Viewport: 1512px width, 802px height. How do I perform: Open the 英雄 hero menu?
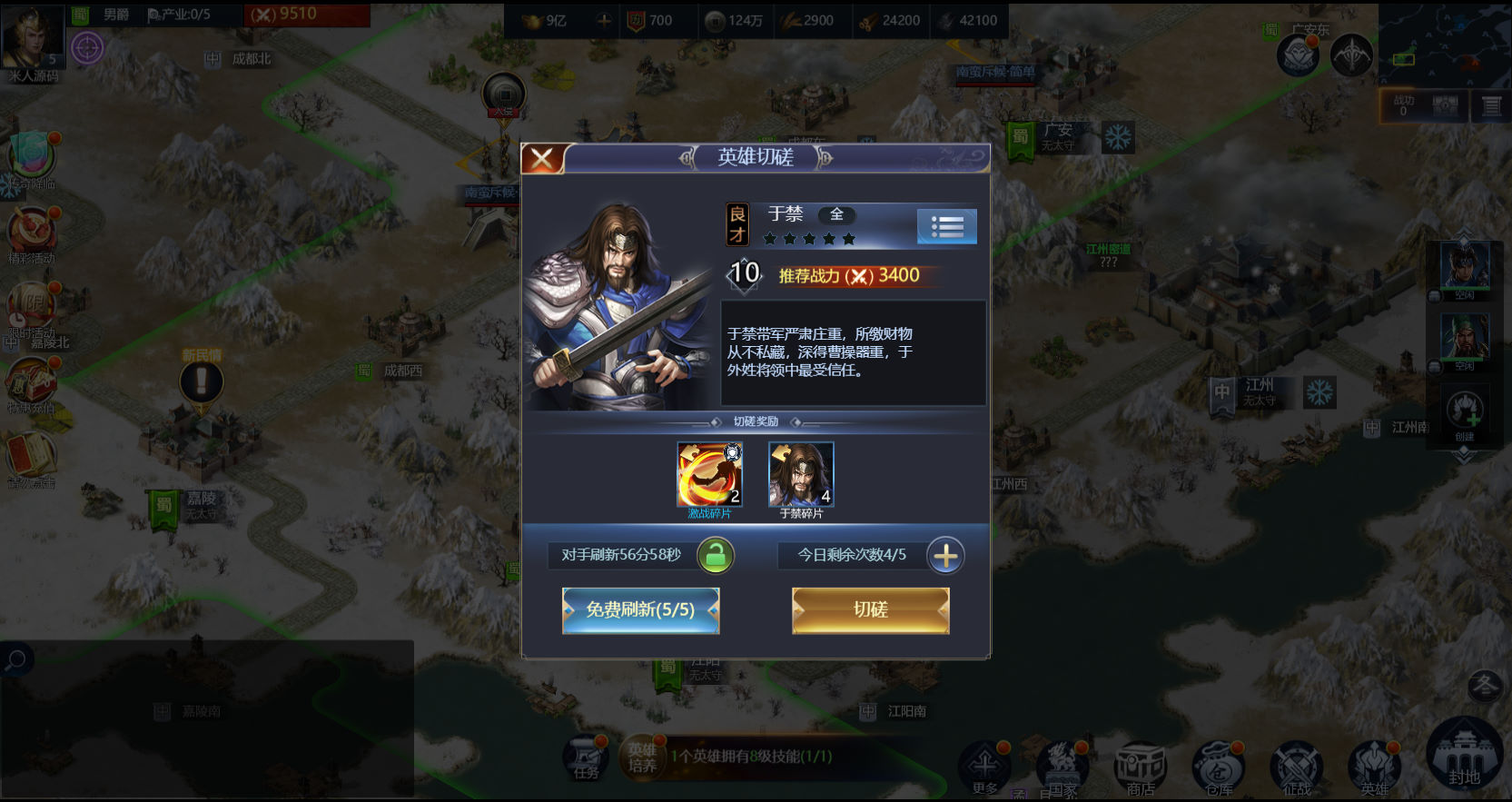[1374, 767]
